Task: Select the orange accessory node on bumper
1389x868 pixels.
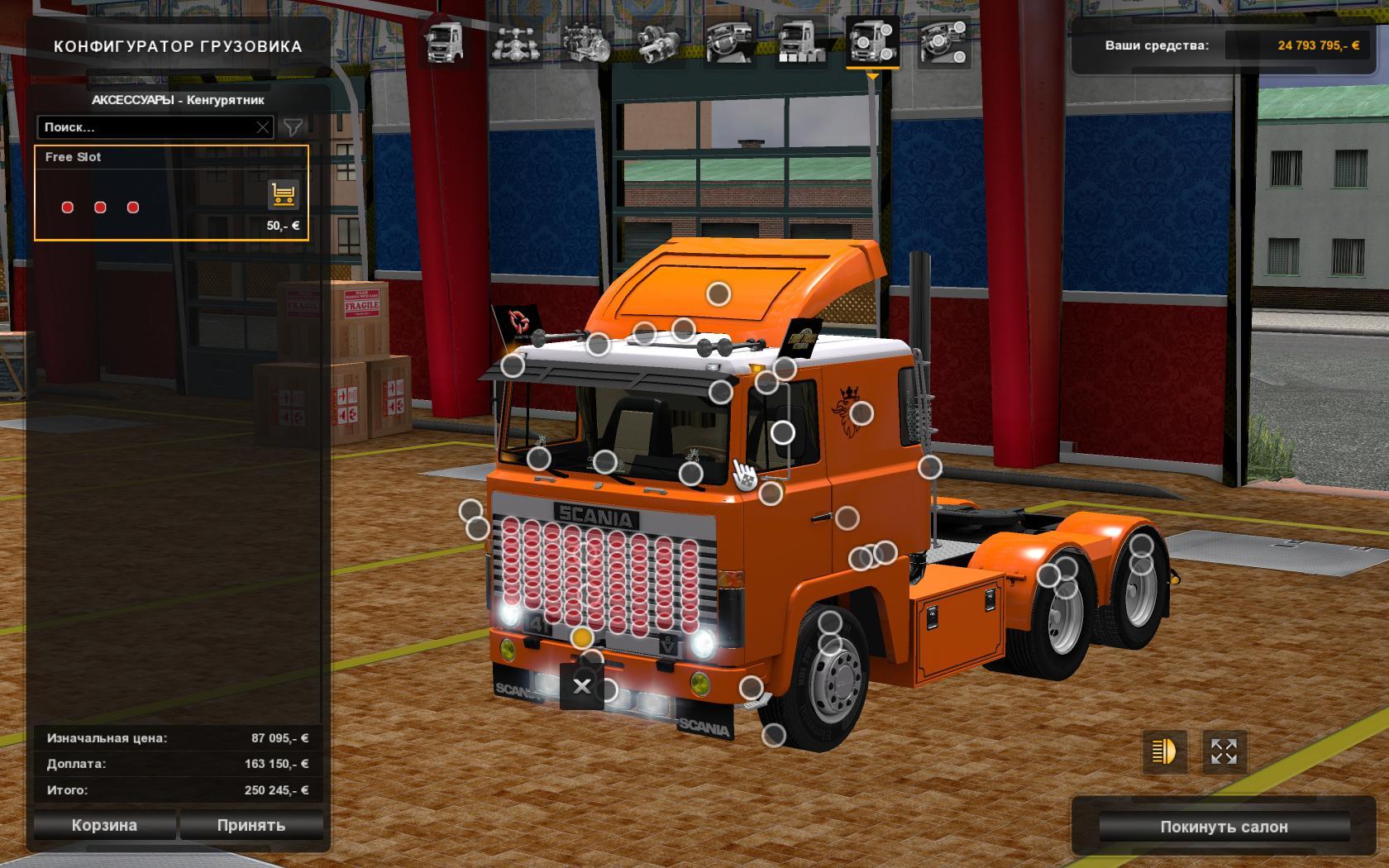Action: 582,637
